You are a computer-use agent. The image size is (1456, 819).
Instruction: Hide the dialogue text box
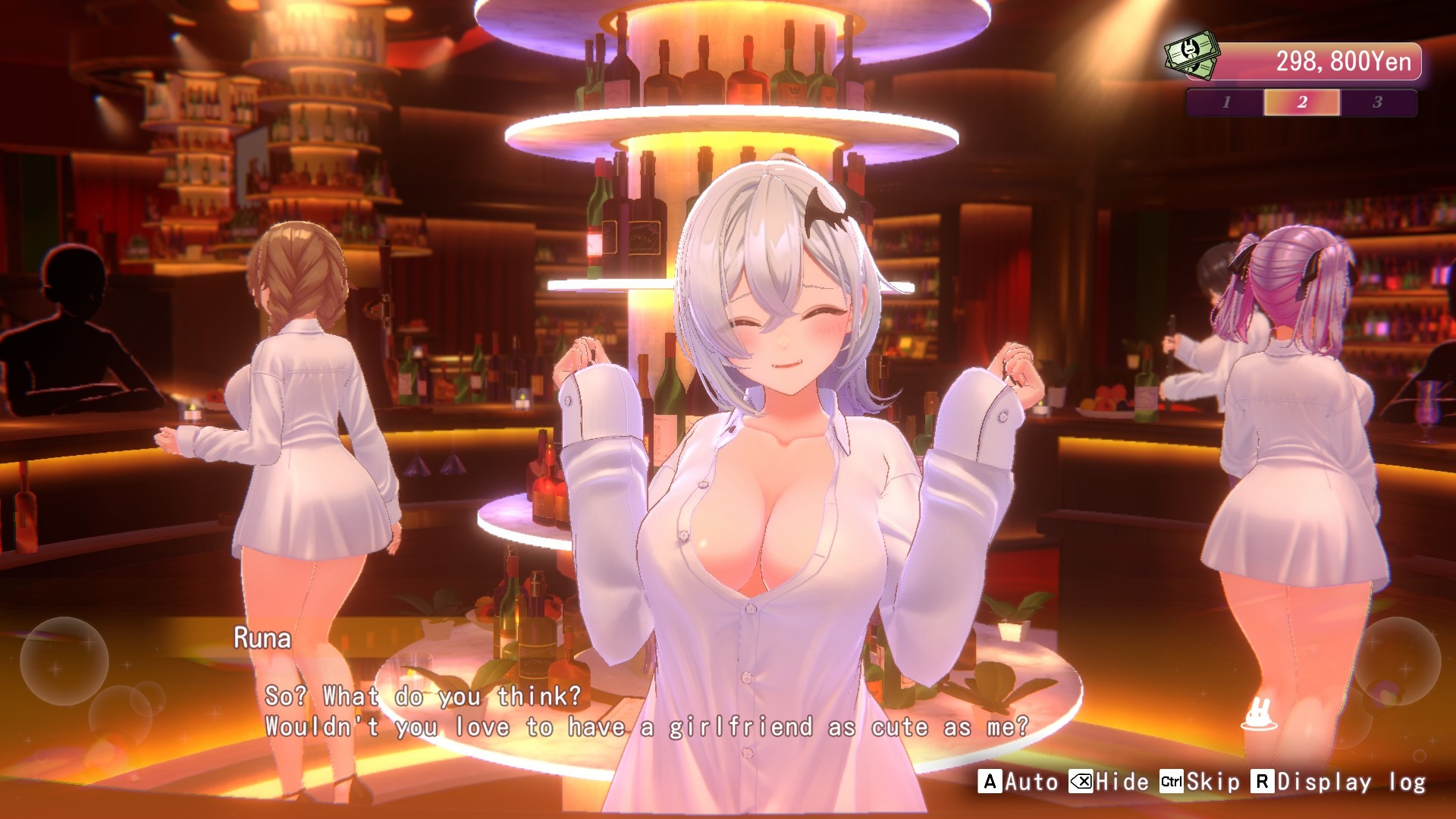pos(1109,782)
